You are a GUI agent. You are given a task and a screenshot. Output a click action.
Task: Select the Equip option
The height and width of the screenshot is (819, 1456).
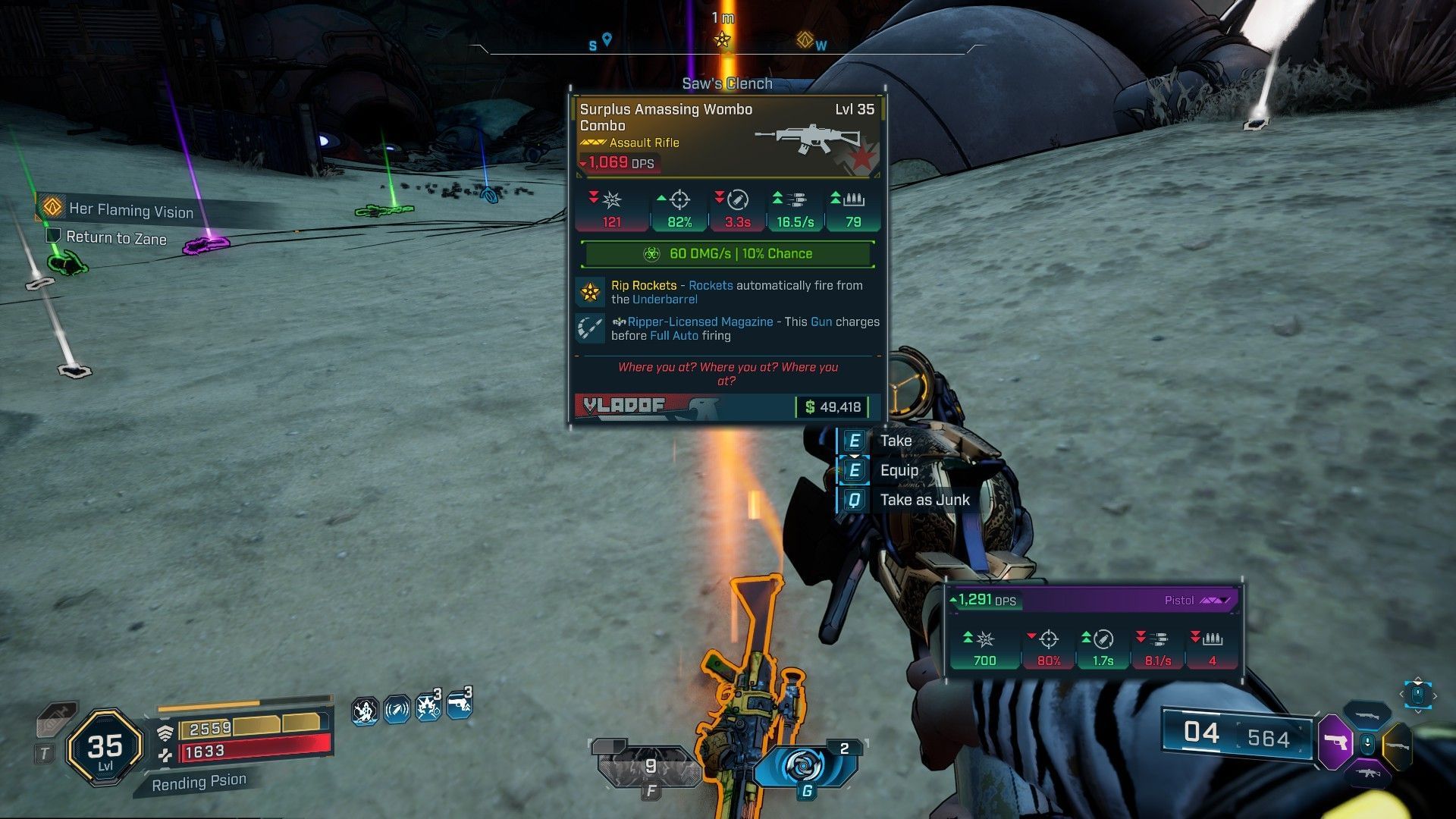tap(899, 470)
